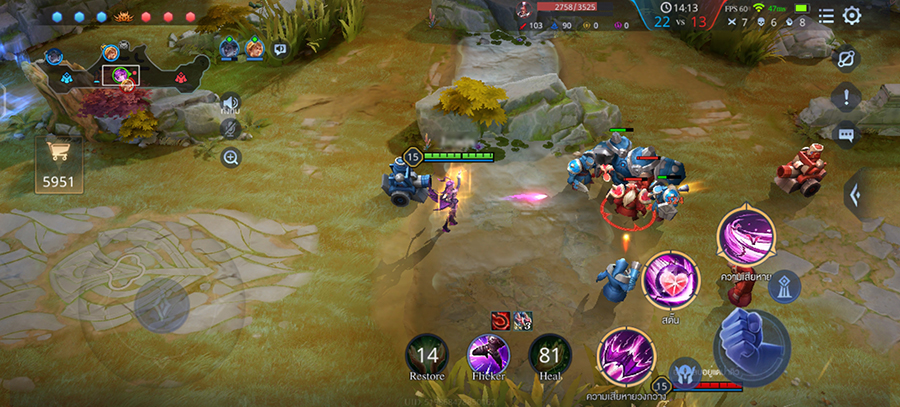The image size is (900, 407).
Task: Expand the right-side arrow panel
Action: [x=855, y=194]
